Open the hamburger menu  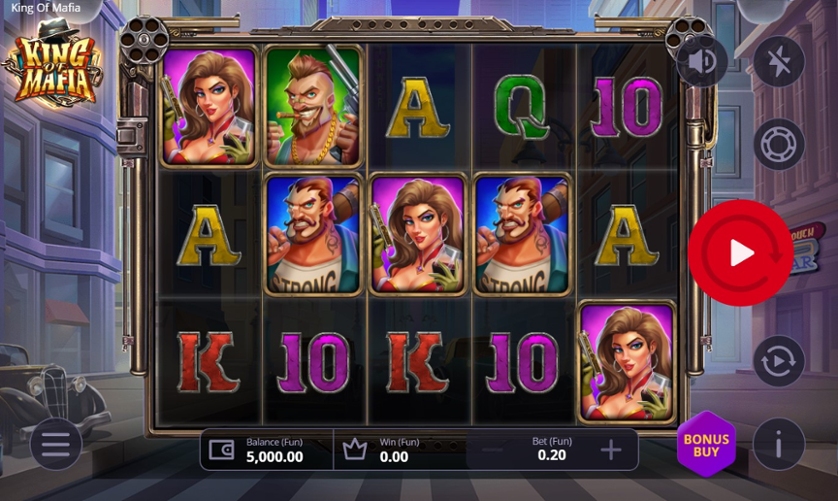coord(56,445)
